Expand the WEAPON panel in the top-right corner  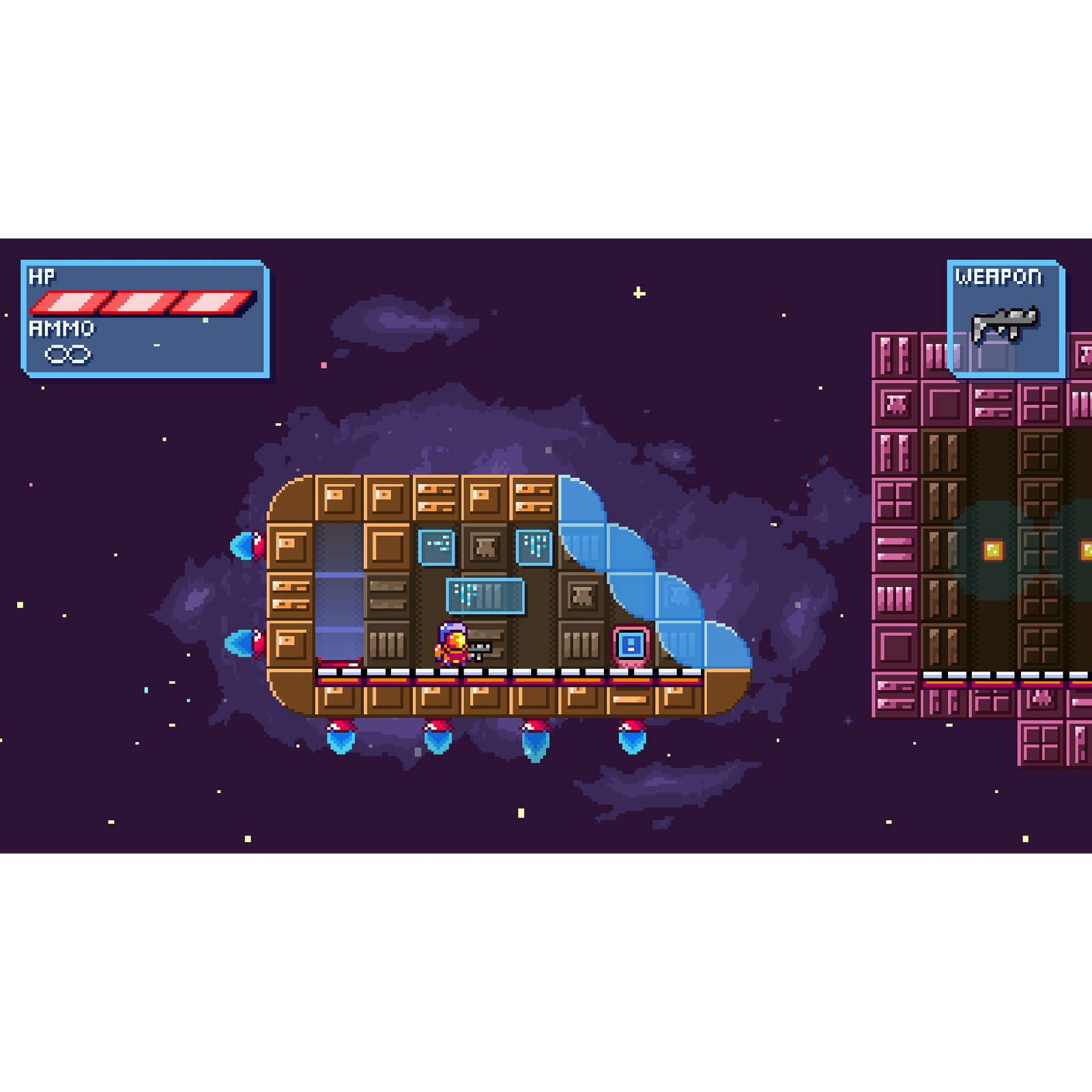click(x=1005, y=321)
